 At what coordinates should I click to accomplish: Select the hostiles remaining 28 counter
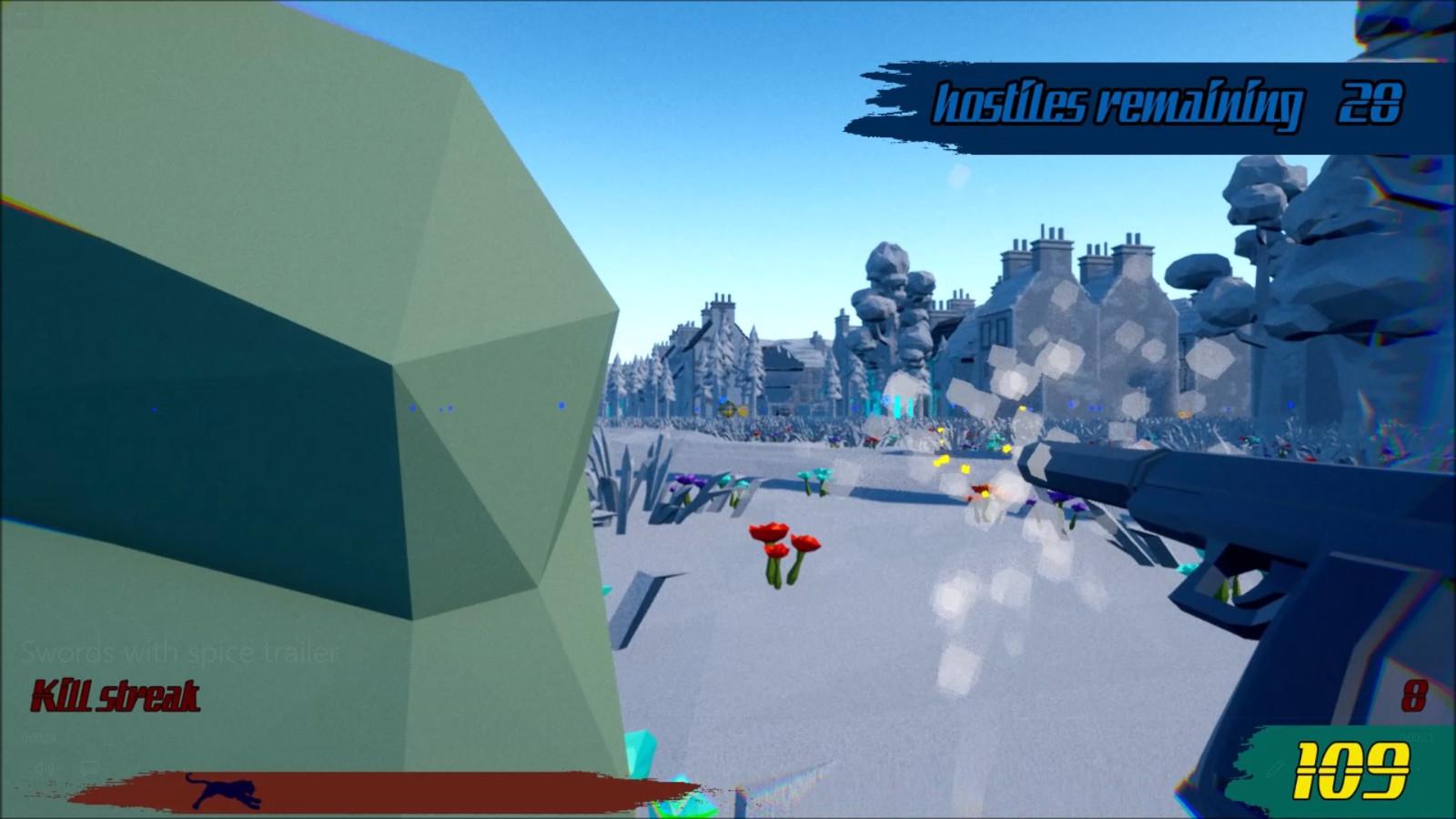pyautogui.click(x=1365, y=103)
